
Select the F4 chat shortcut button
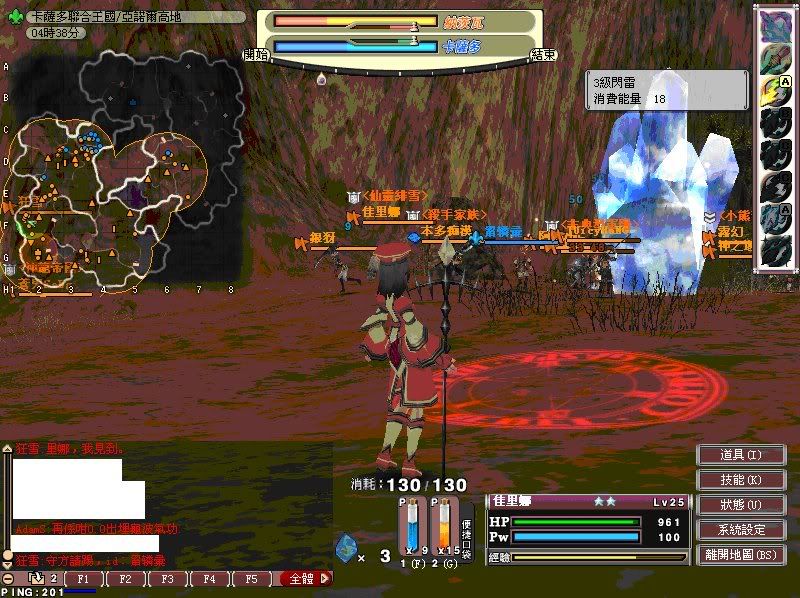[x=209, y=579]
